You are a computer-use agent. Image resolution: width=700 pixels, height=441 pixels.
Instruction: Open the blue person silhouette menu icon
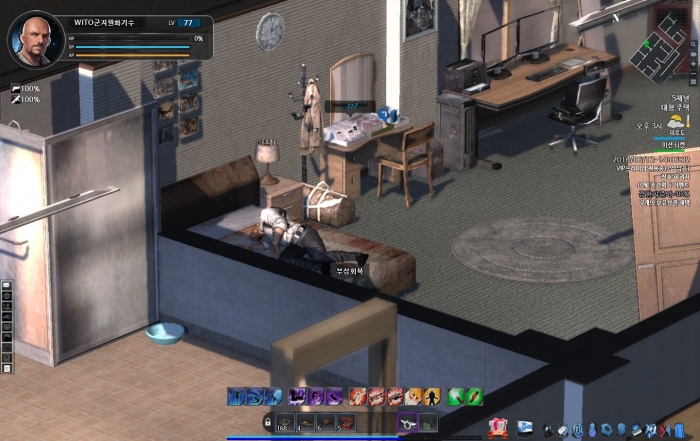(x=592, y=429)
